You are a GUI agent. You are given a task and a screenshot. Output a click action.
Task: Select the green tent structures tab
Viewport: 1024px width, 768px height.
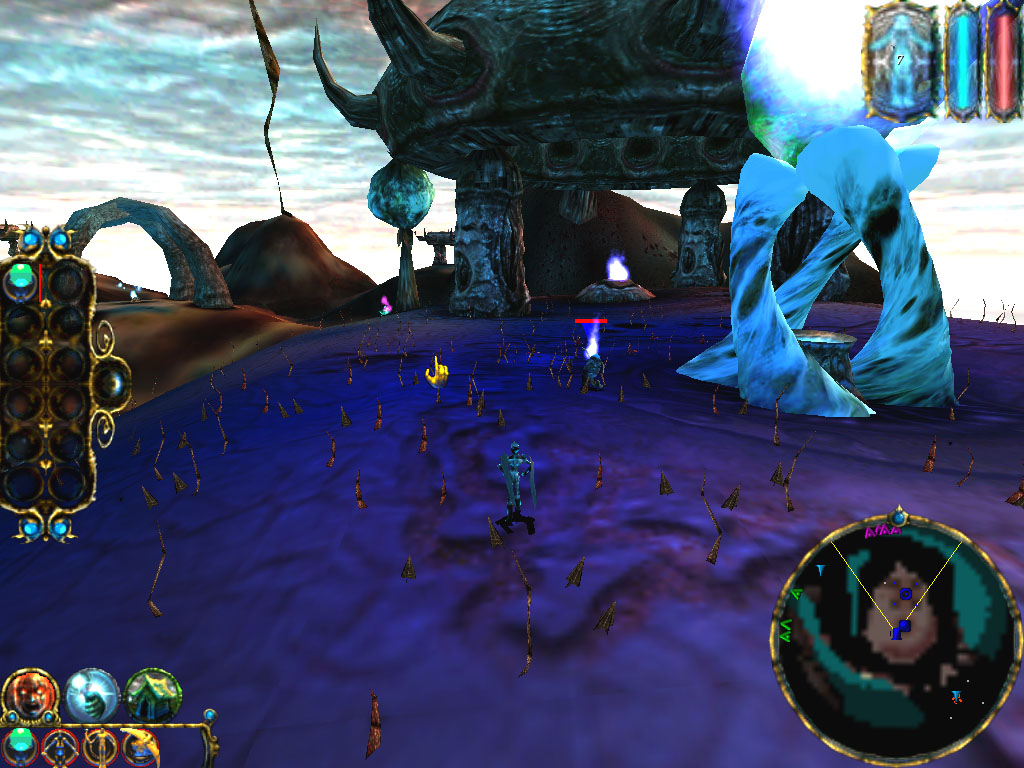point(153,695)
